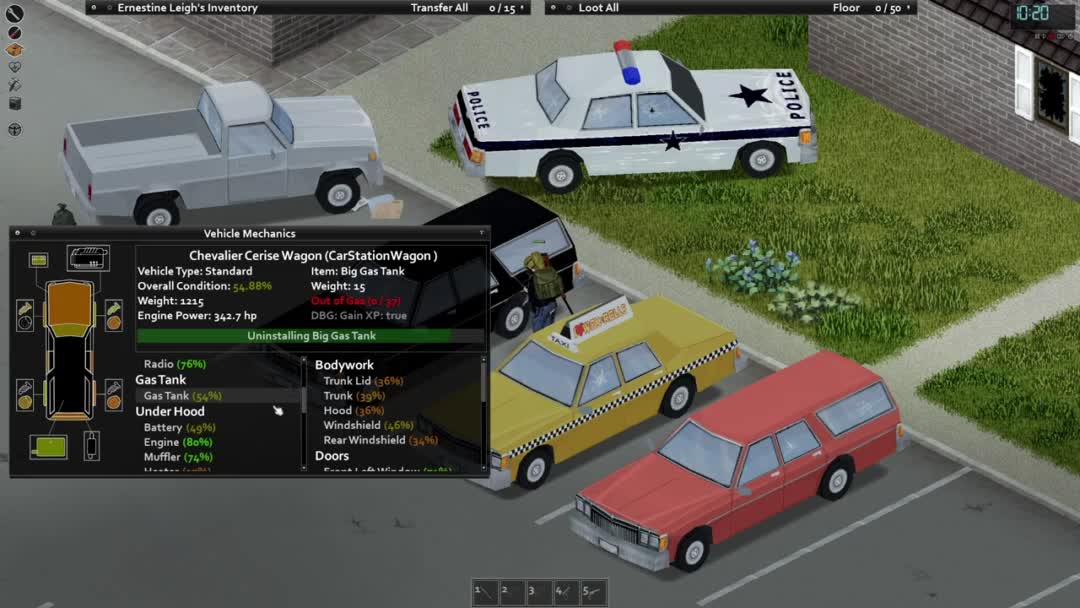Viewport: 1080px width, 608px height.
Task: Open the steering wheel vehicle icon
Action: click(15, 129)
